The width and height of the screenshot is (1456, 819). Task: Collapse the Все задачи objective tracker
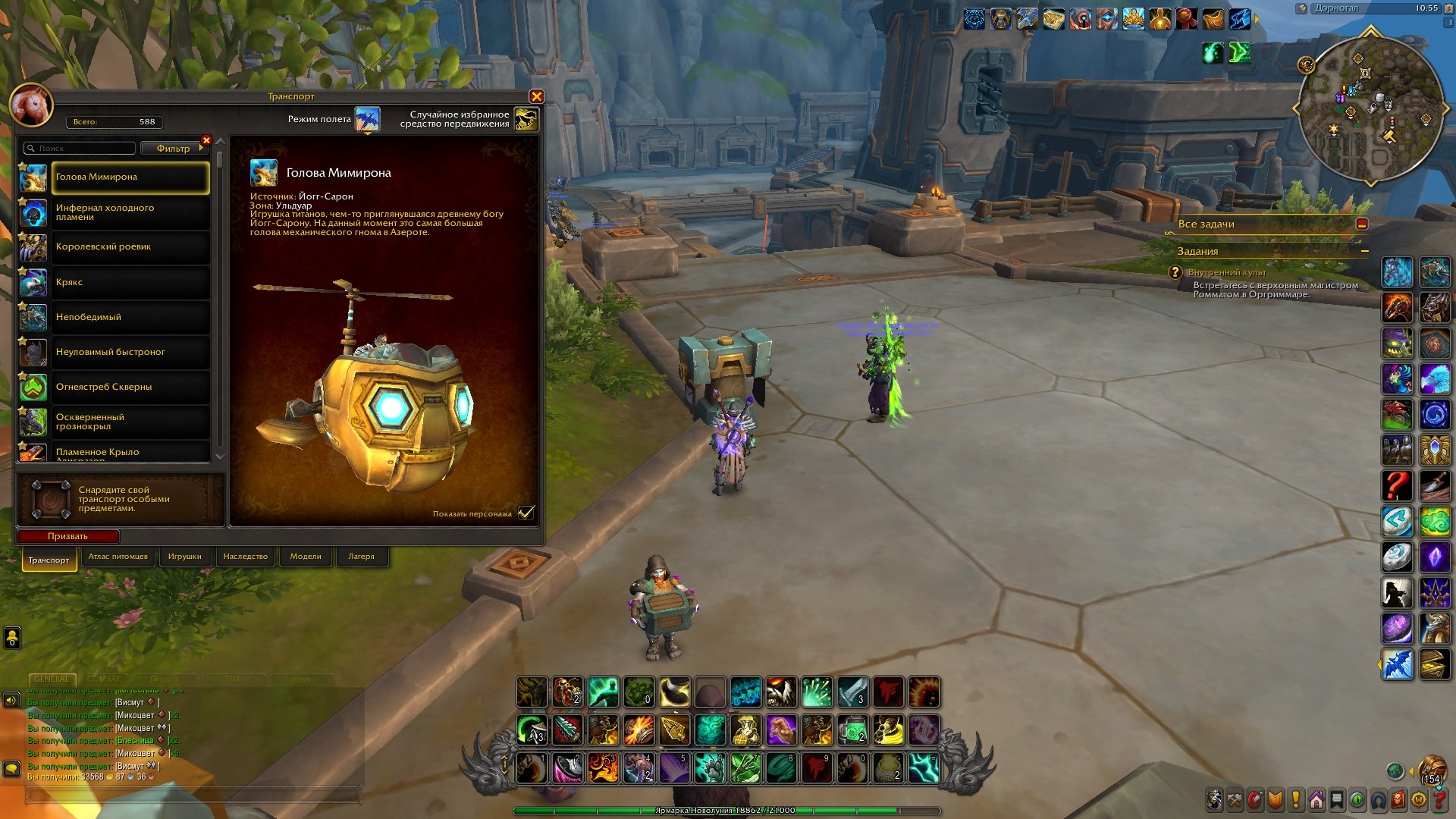tap(1362, 224)
